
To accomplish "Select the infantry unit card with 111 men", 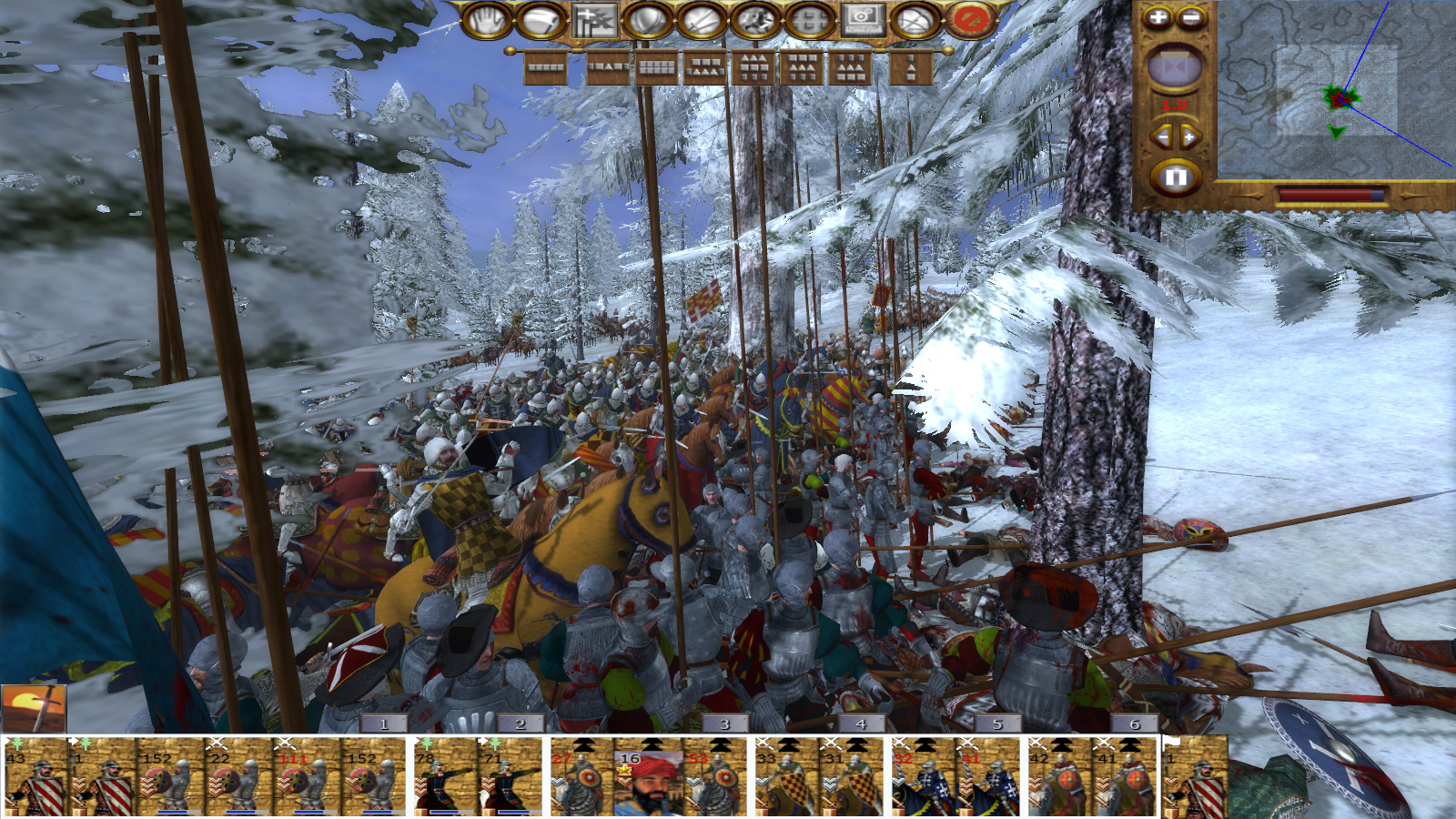I will pyautogui.click(x=307, y=778).
